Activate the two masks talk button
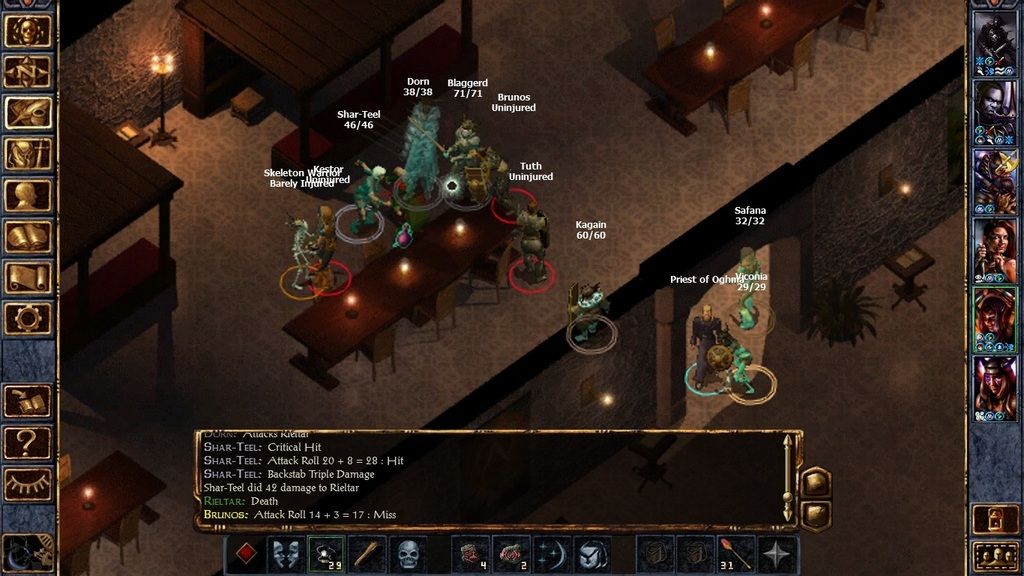This screenshot has width=1024, height=576. coord(286,554)
